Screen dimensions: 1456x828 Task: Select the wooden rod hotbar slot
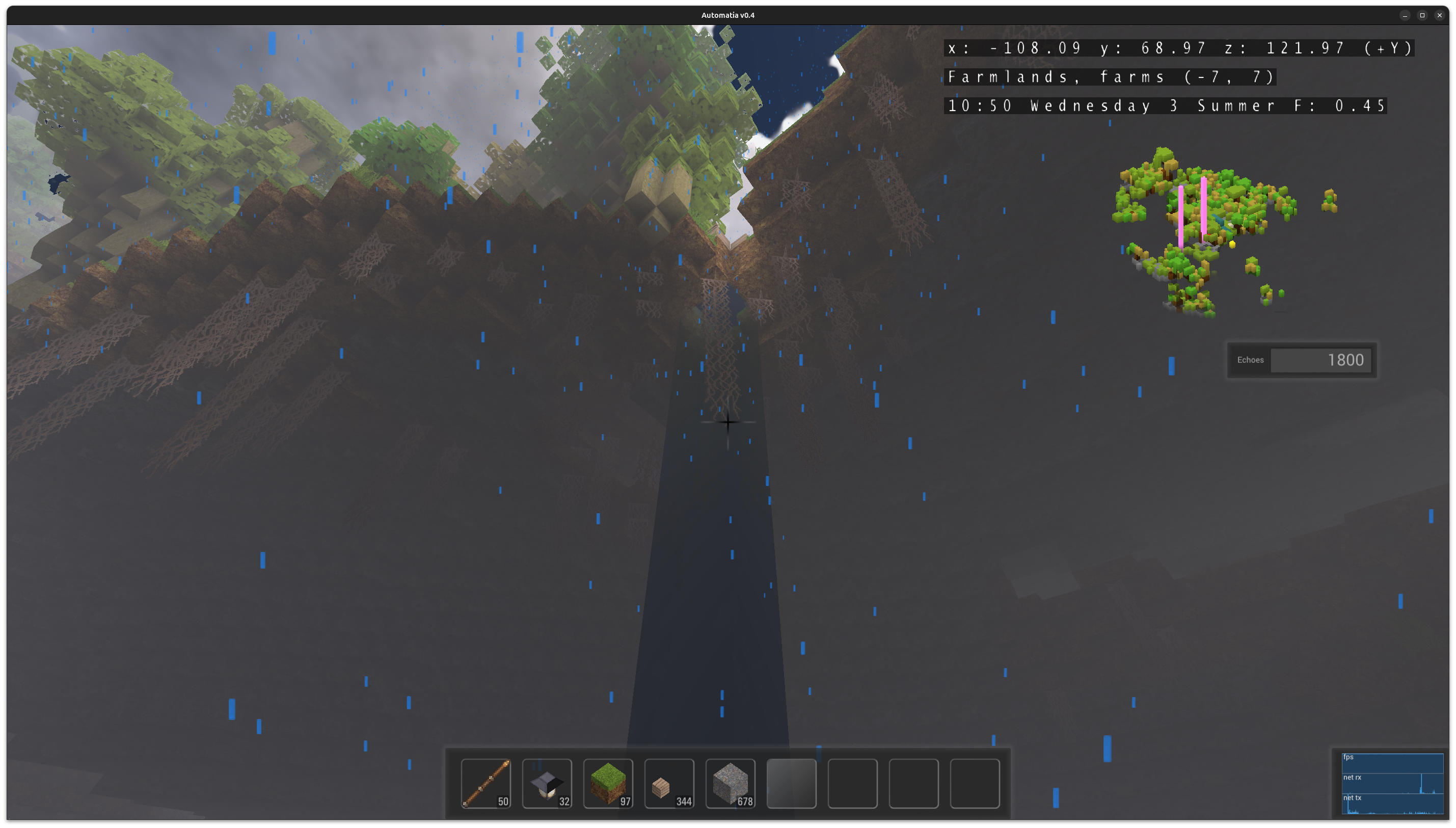(486, 783)
